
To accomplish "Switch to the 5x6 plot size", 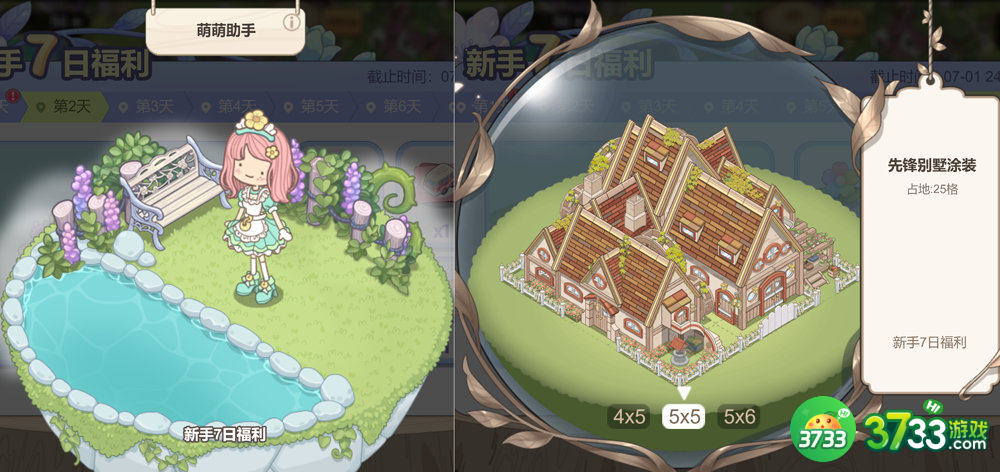I will tap(739, 417).
